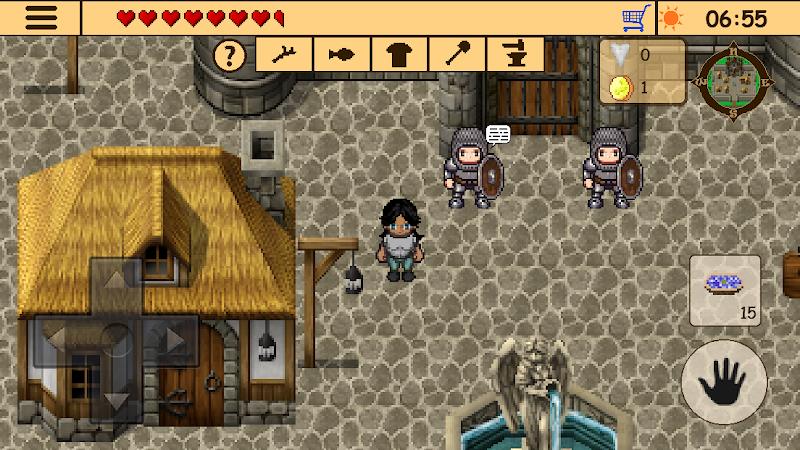The height and width of the screenshot is (450, 800).
Task: Select the branch crafting category
Action: 284,55
